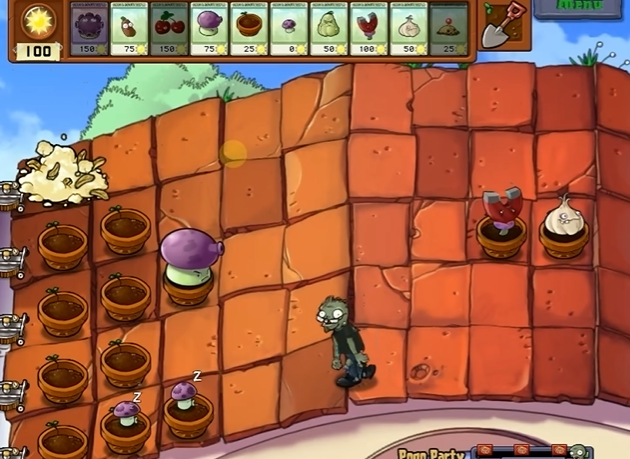Pick the Magnet-shroom seed packet
The image size is (630, 459).
coord(370,27)
